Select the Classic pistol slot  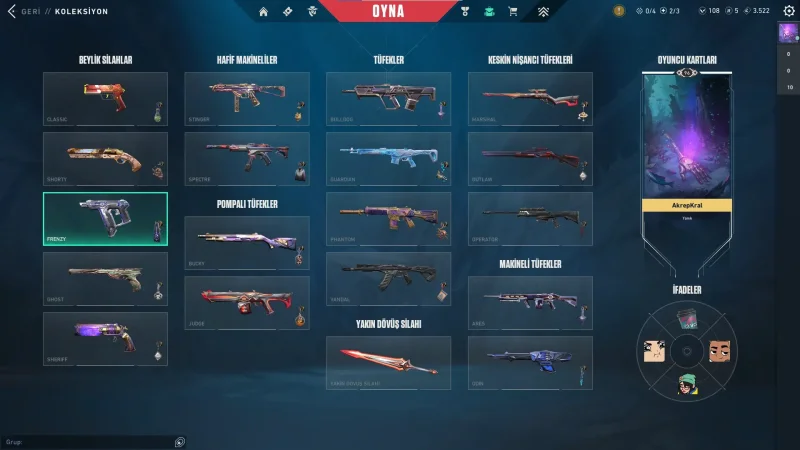point(105,99)
